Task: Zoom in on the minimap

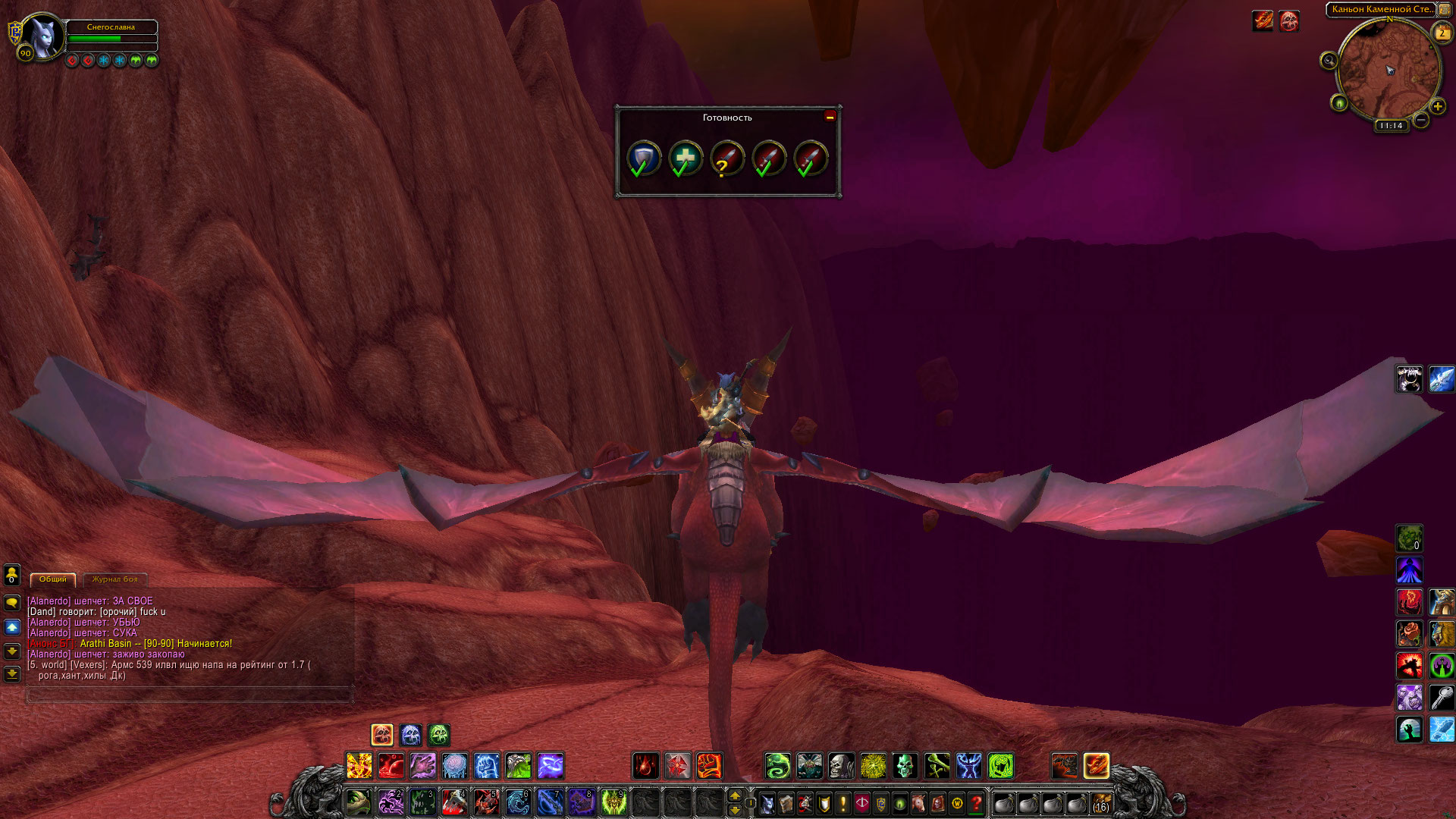Action: click(1437, 107)
